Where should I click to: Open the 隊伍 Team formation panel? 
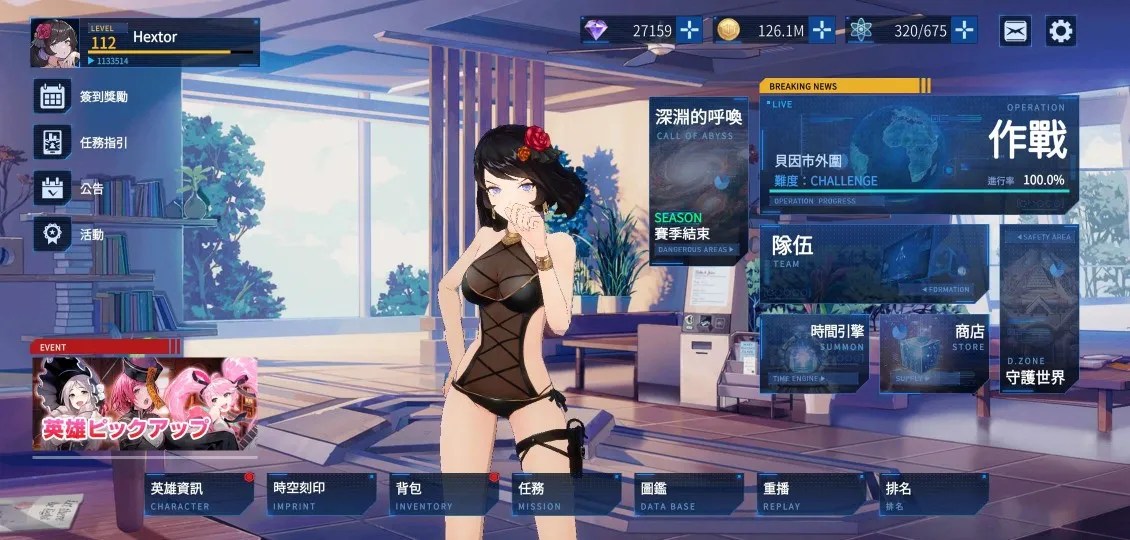(874, 263)
